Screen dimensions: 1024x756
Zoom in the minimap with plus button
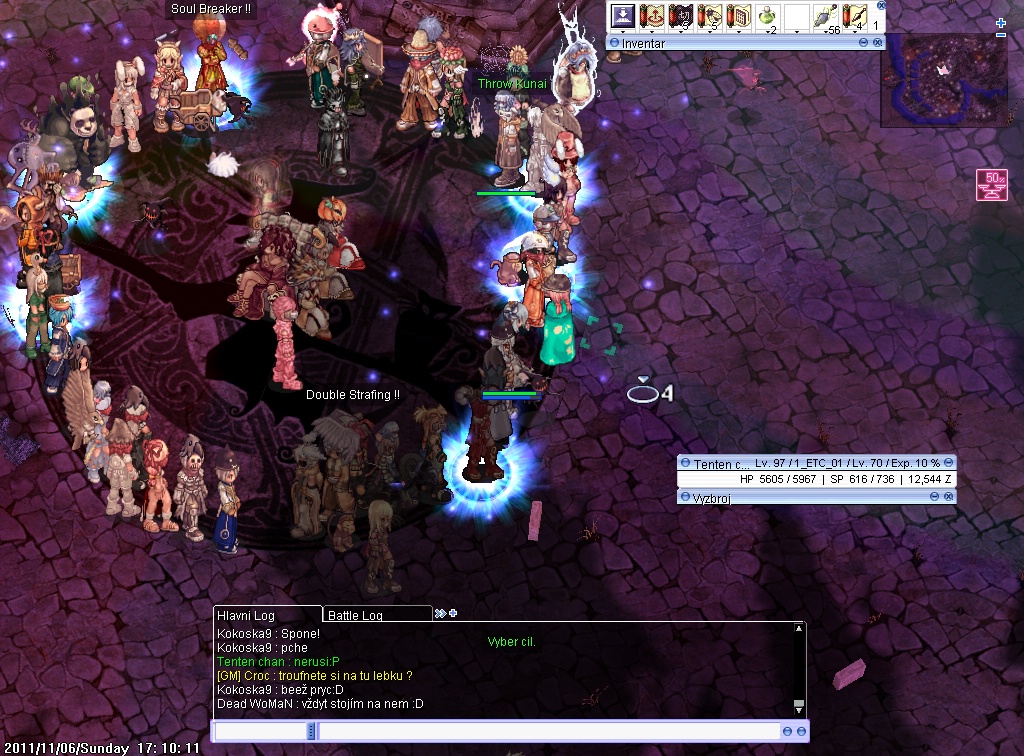[1001, 23]
